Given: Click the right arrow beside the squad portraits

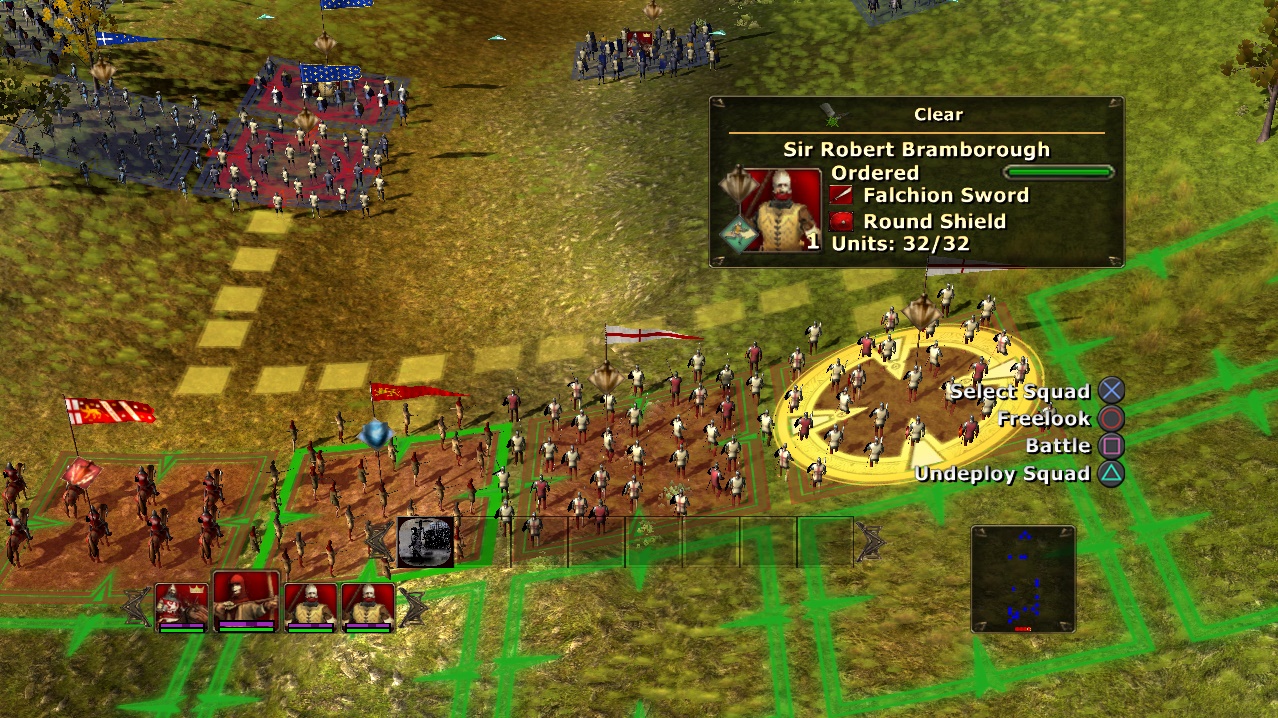Looking at the screenshot, I should tap(412, 606).
